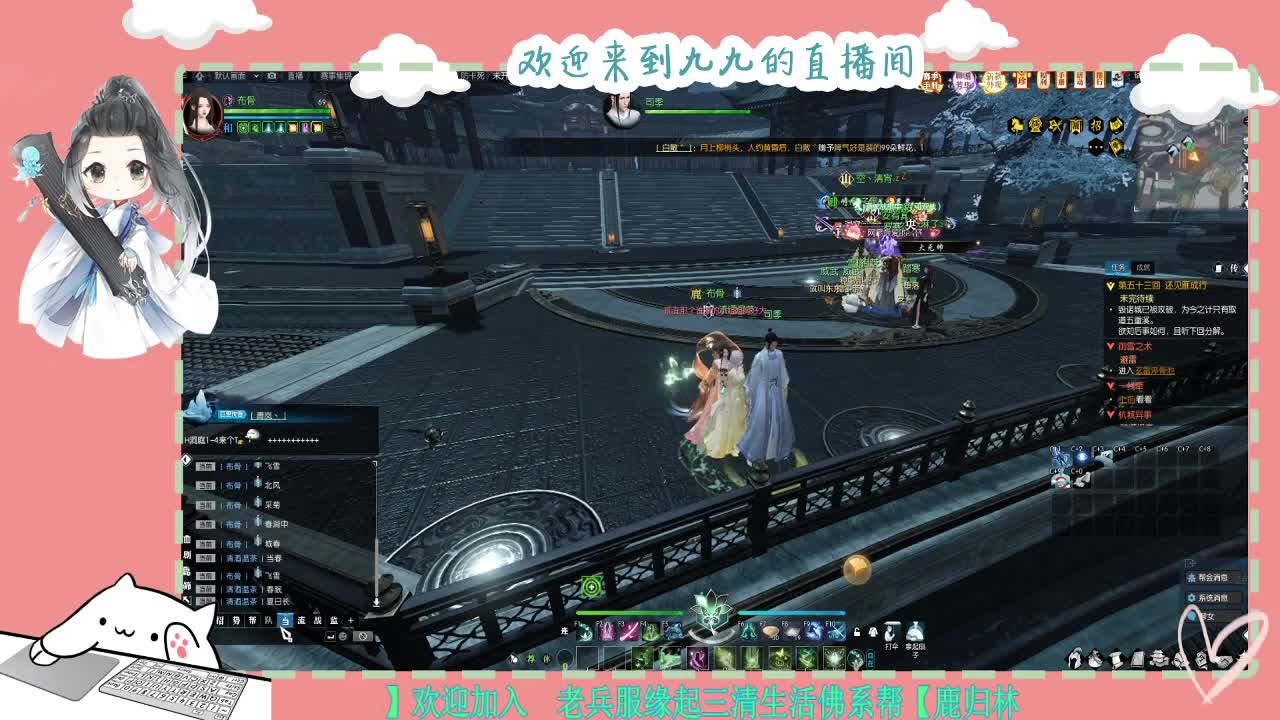Click 赛事集锦 on the top toolbar
Image resolution: width=1280 pixels, height=720 pixels.
click(335, 76)
